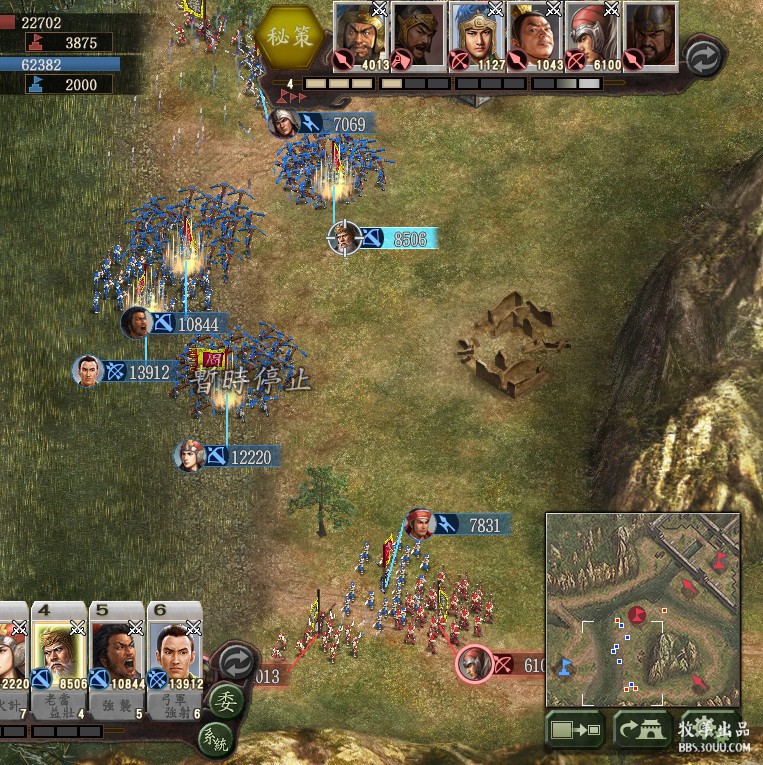
Task: Select the red-bandana officer marker showing 7831
Action: tap(420, 524)
